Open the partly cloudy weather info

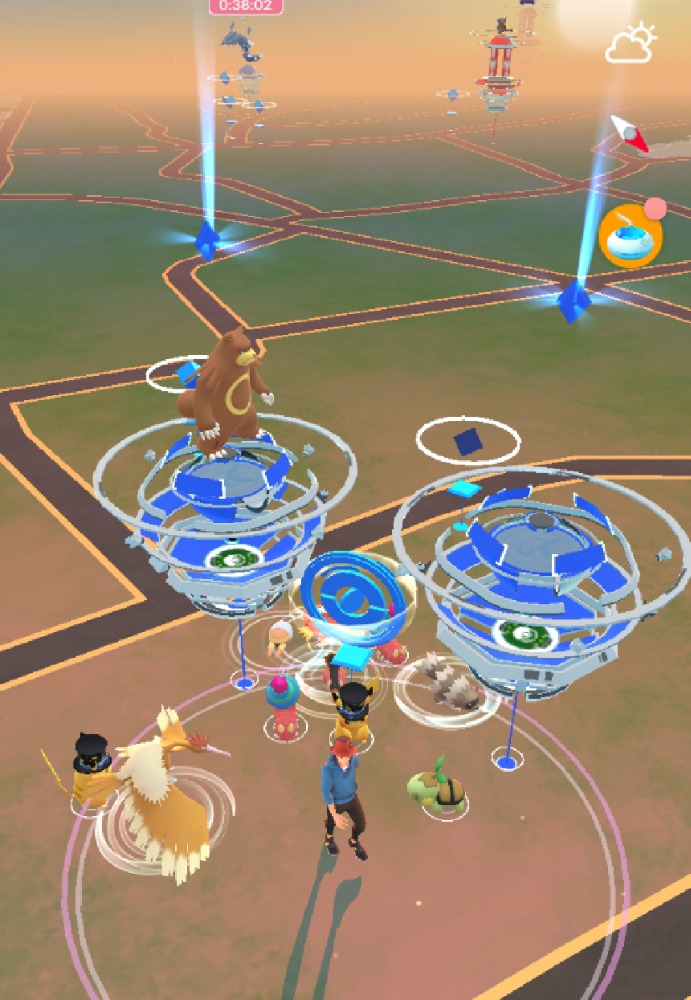tap(630, 44)
